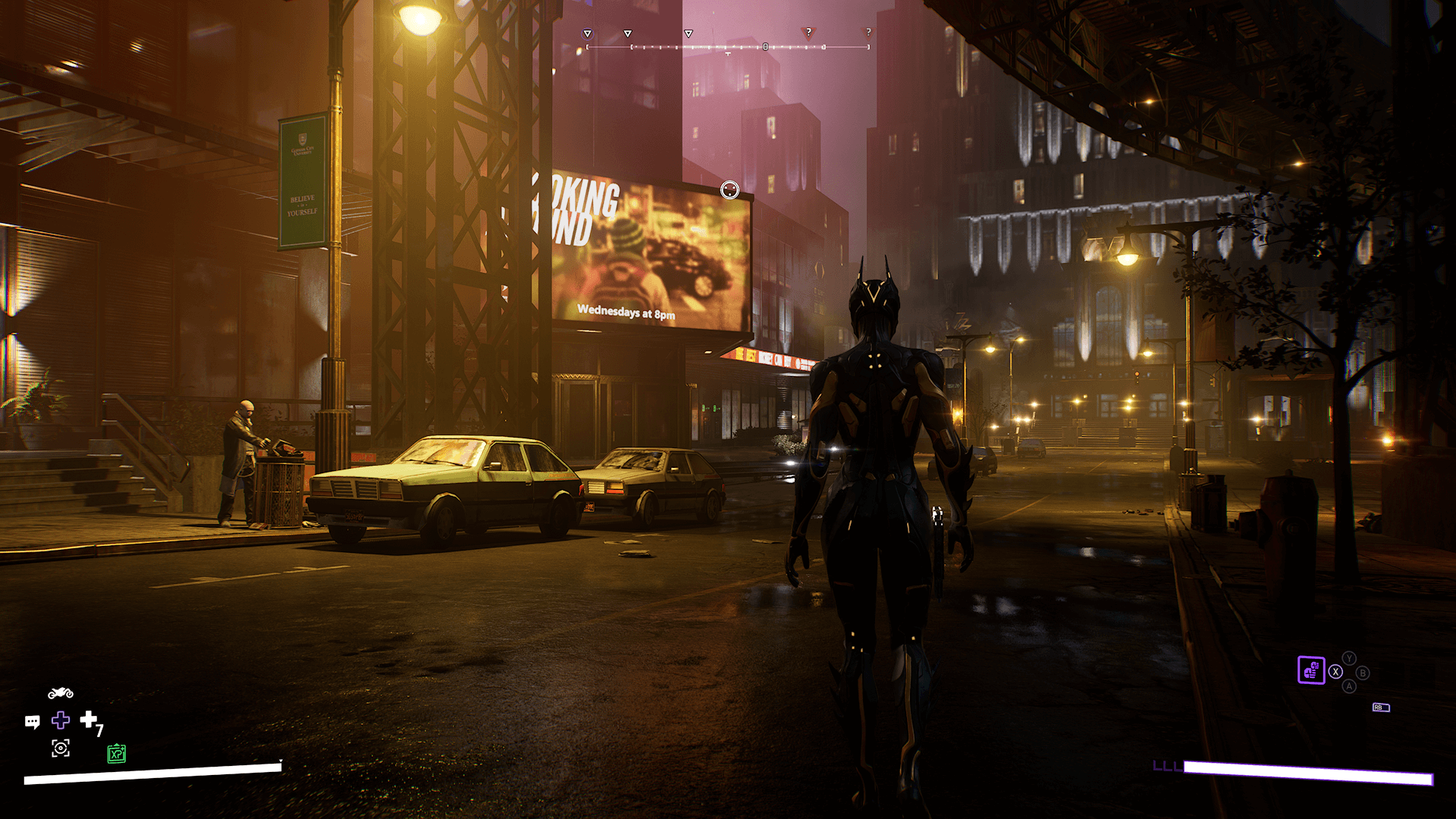Click the green XP boost icon
The width and height of the screenshot is (1456, 819).
[x=116, y=754]
